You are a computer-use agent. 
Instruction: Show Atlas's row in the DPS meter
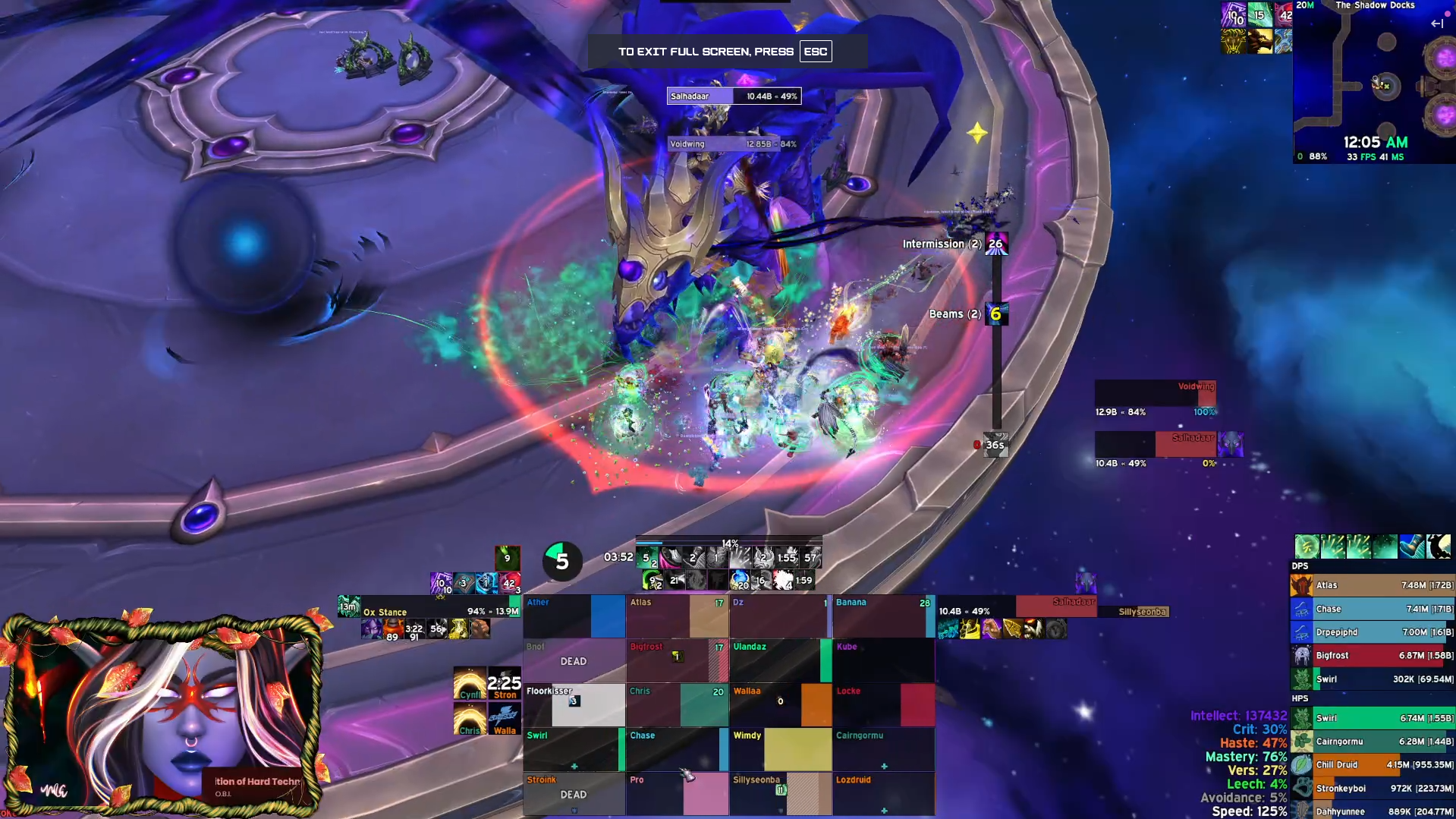pos(1372,585)
